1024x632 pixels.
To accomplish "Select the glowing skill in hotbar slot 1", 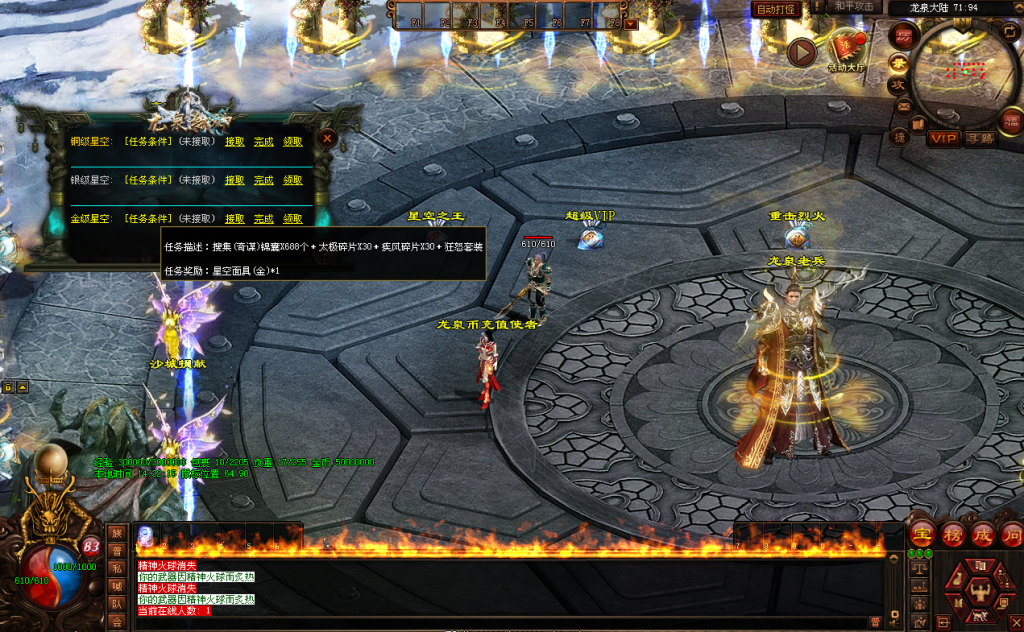I will [x=146, y=536].
